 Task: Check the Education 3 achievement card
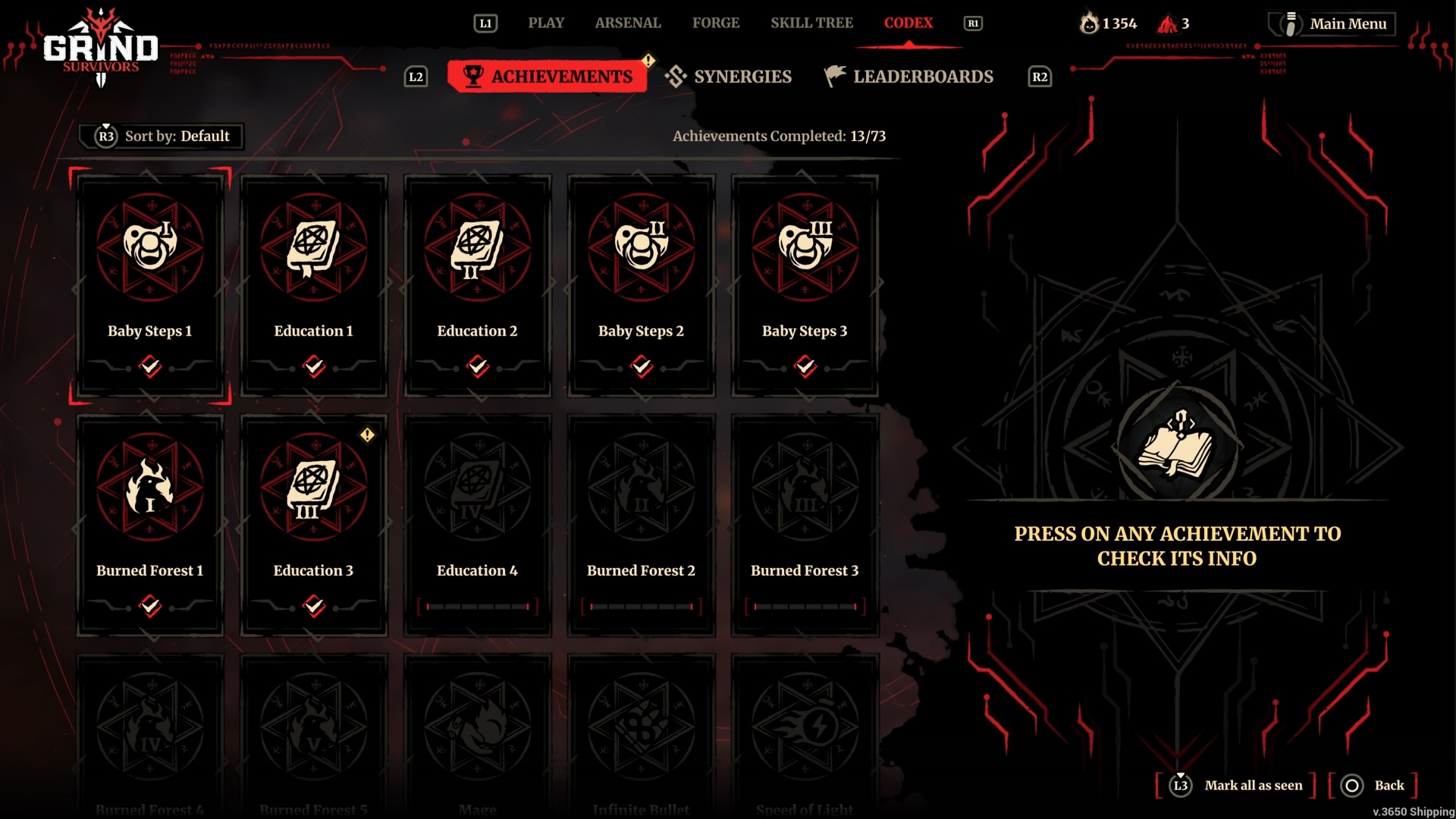pyautogui.click(x=314, y=525)
